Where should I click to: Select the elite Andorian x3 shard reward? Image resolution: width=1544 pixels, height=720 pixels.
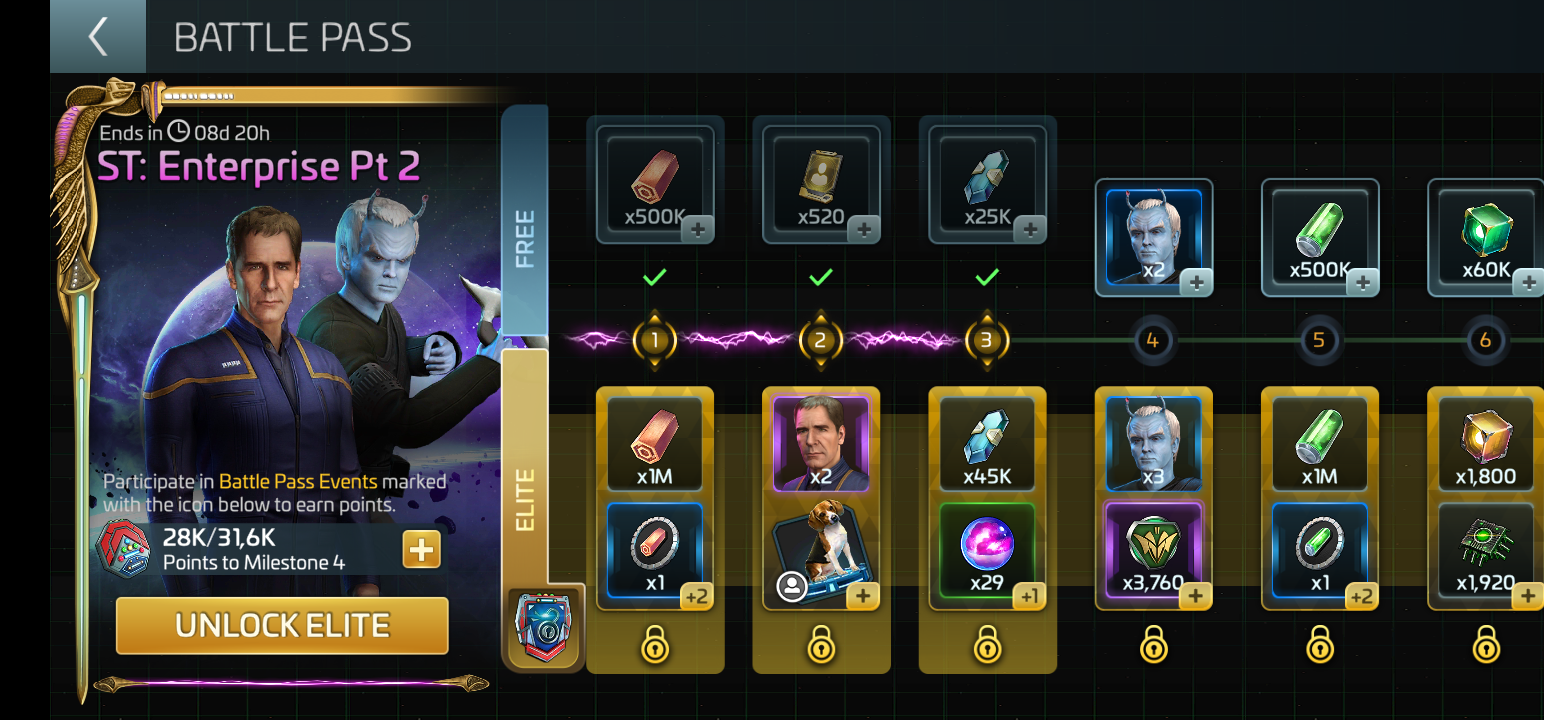coord(1153,444)
